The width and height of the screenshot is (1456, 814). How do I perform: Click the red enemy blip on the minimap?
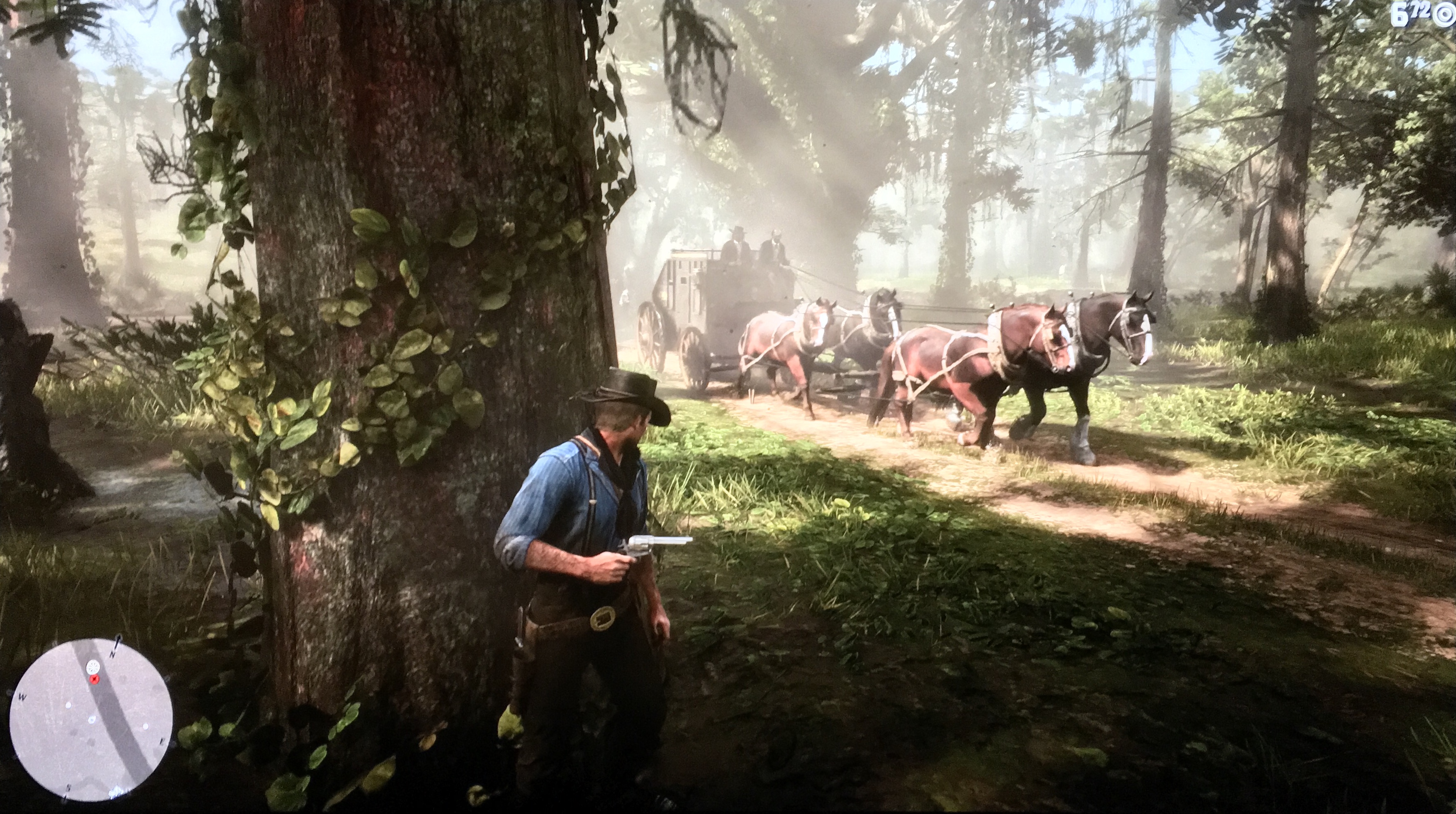(x=95, y=678)
